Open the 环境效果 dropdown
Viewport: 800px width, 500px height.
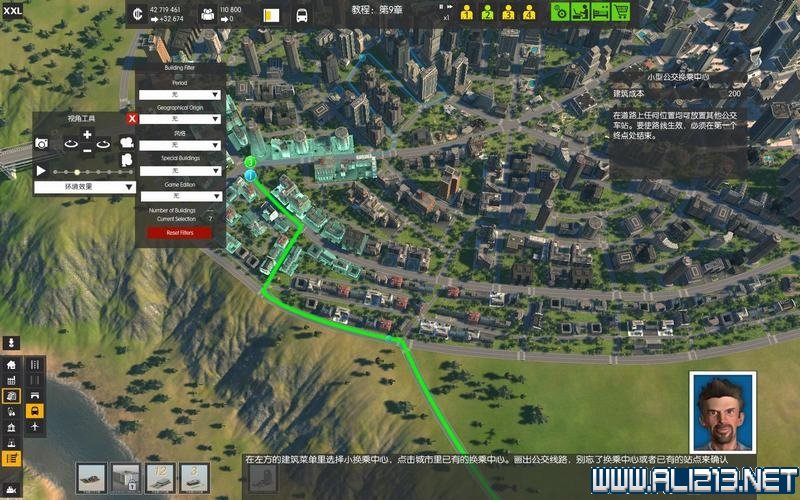point(86,186)
